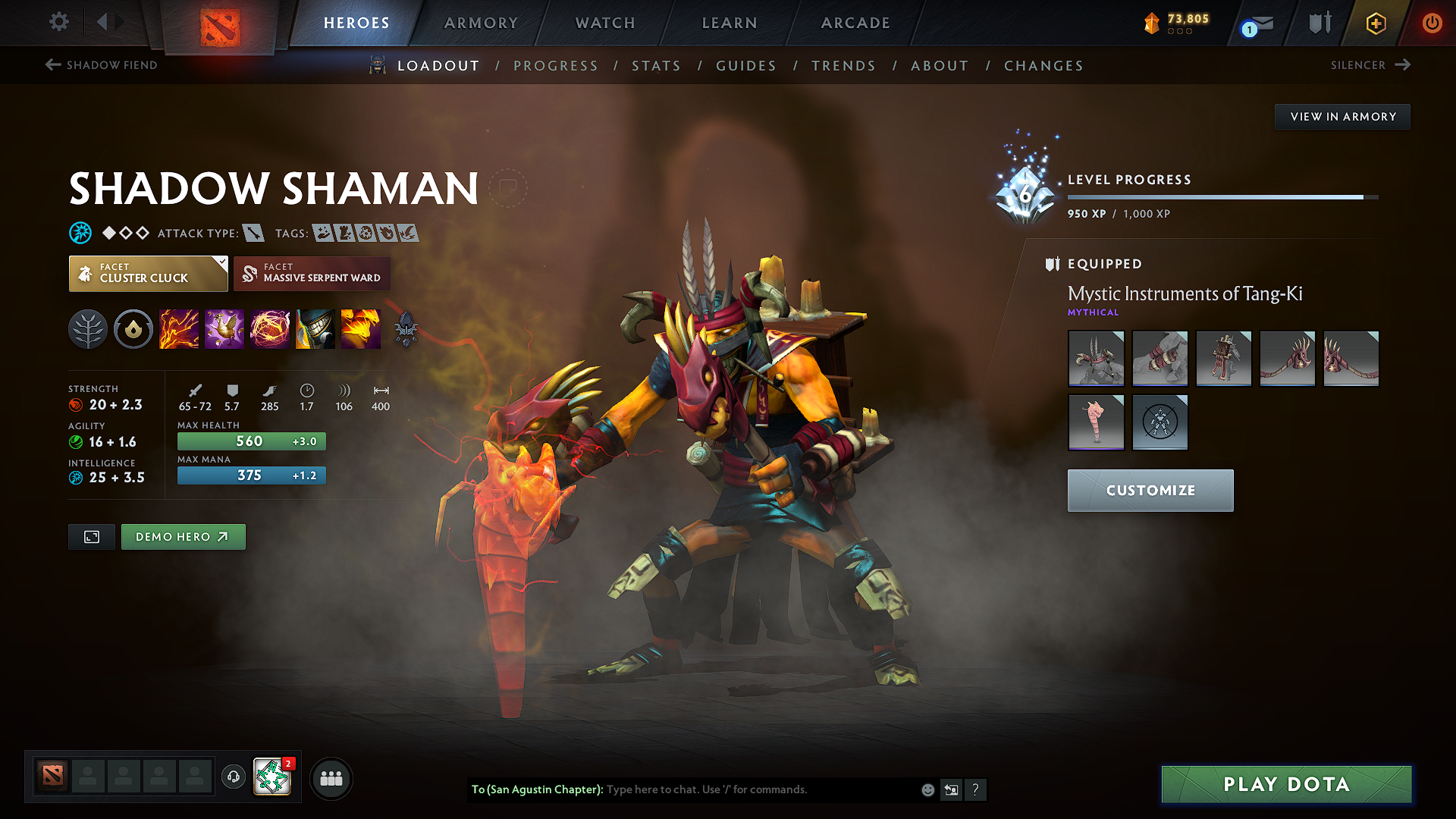Click the talent tree icon
Image resolution: width=1456 pixels, height=819 pixels.
point(88,329)
